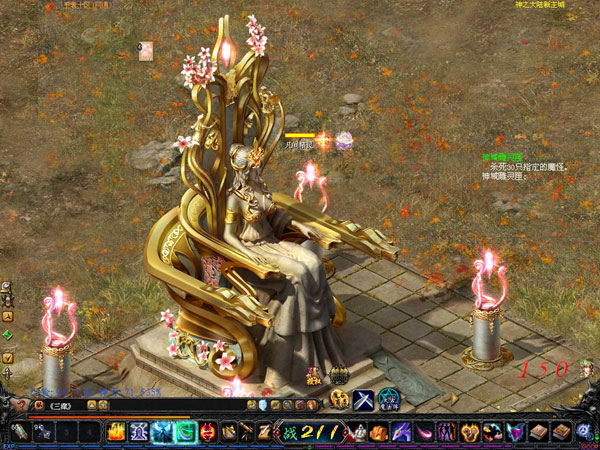Click the golden treasure chest icon

[x=338, y=376]
